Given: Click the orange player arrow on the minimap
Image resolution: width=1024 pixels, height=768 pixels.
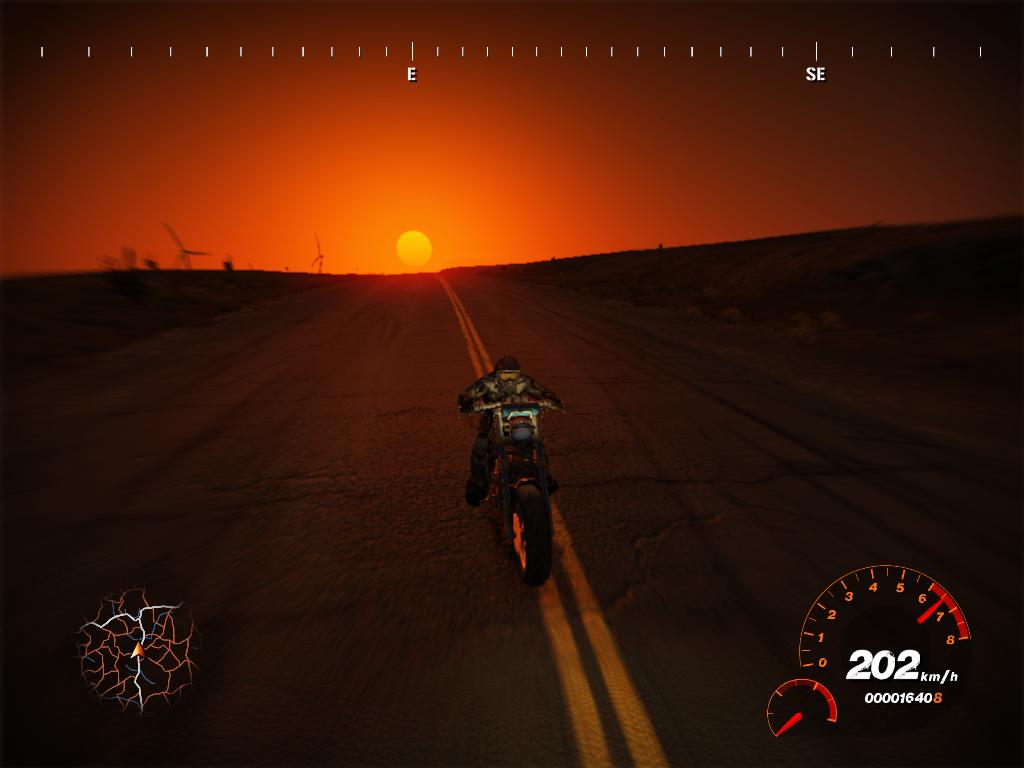Looking at the screenshot, I should (137, 650).
